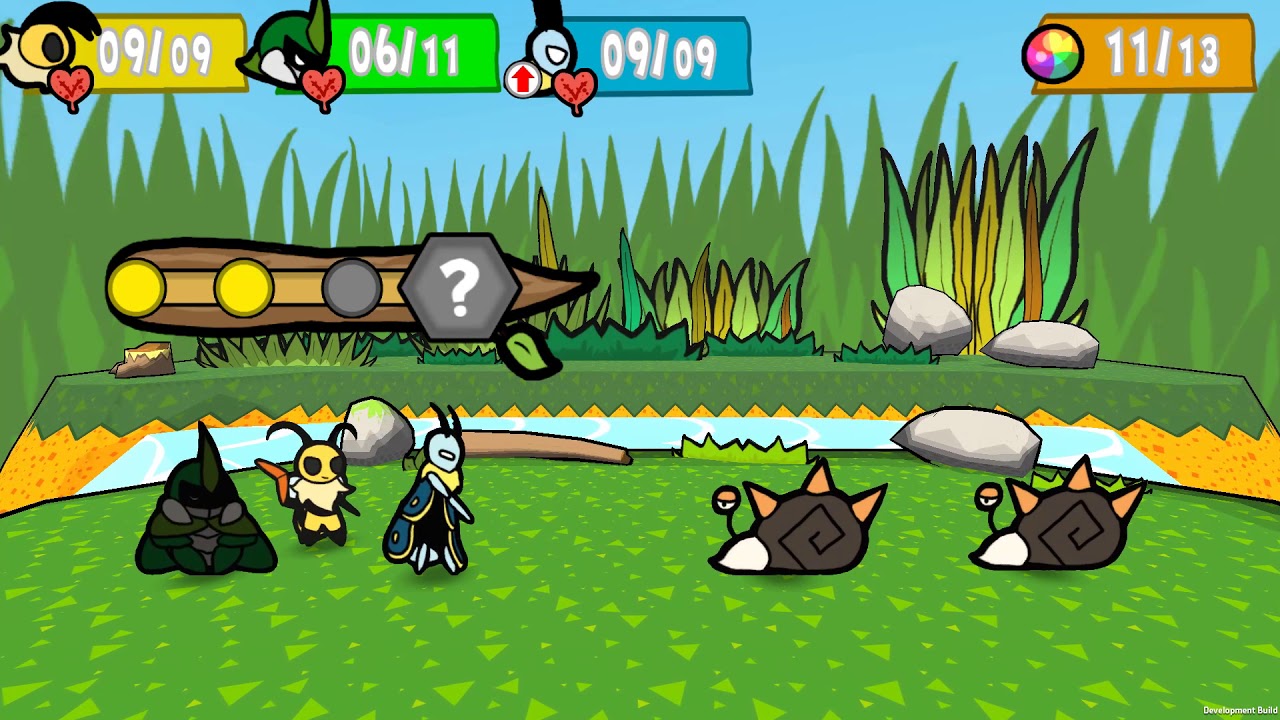Select the question mark hexagon on the log

coord(460,286)
